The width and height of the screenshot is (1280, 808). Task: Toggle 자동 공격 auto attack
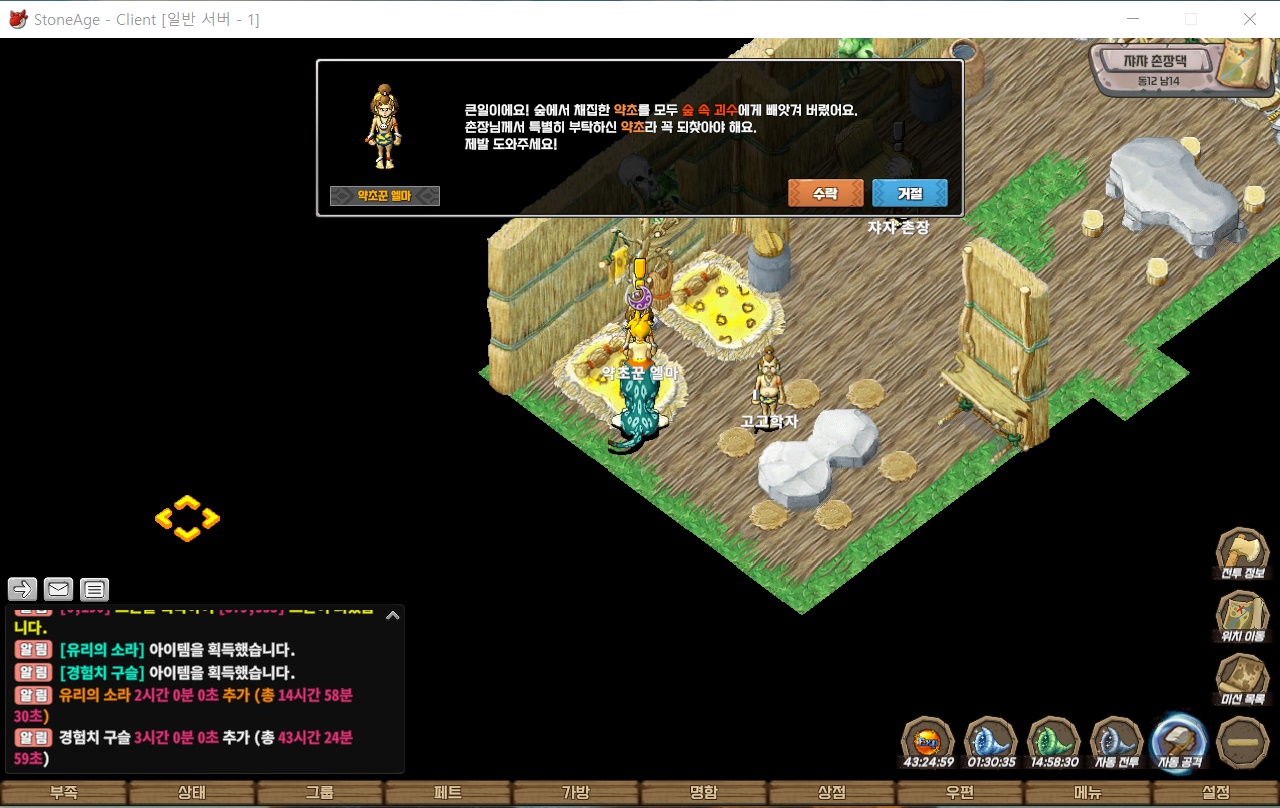pyautogui.click(x=1180, y=743)
